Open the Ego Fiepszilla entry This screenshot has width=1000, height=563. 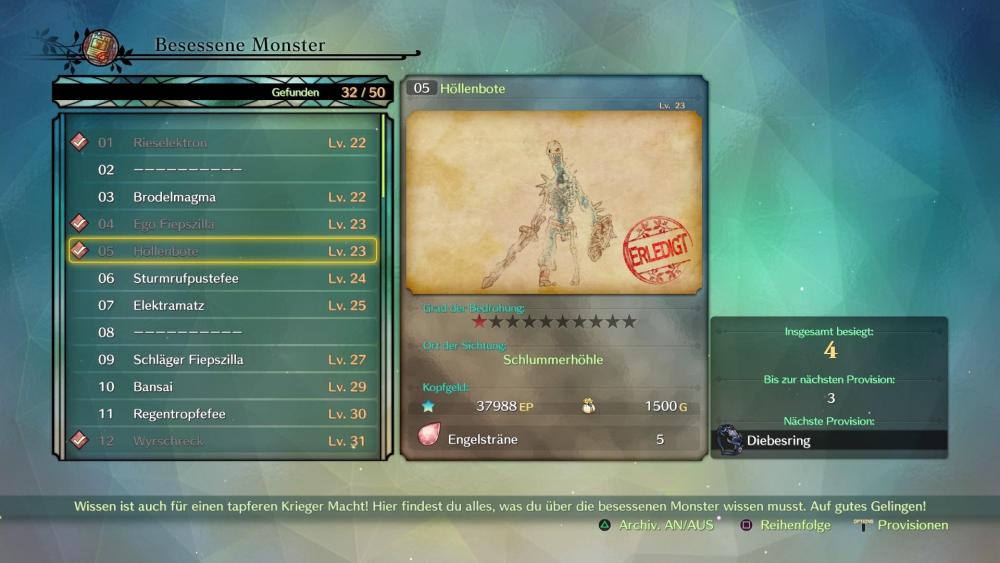click(222, 224)
